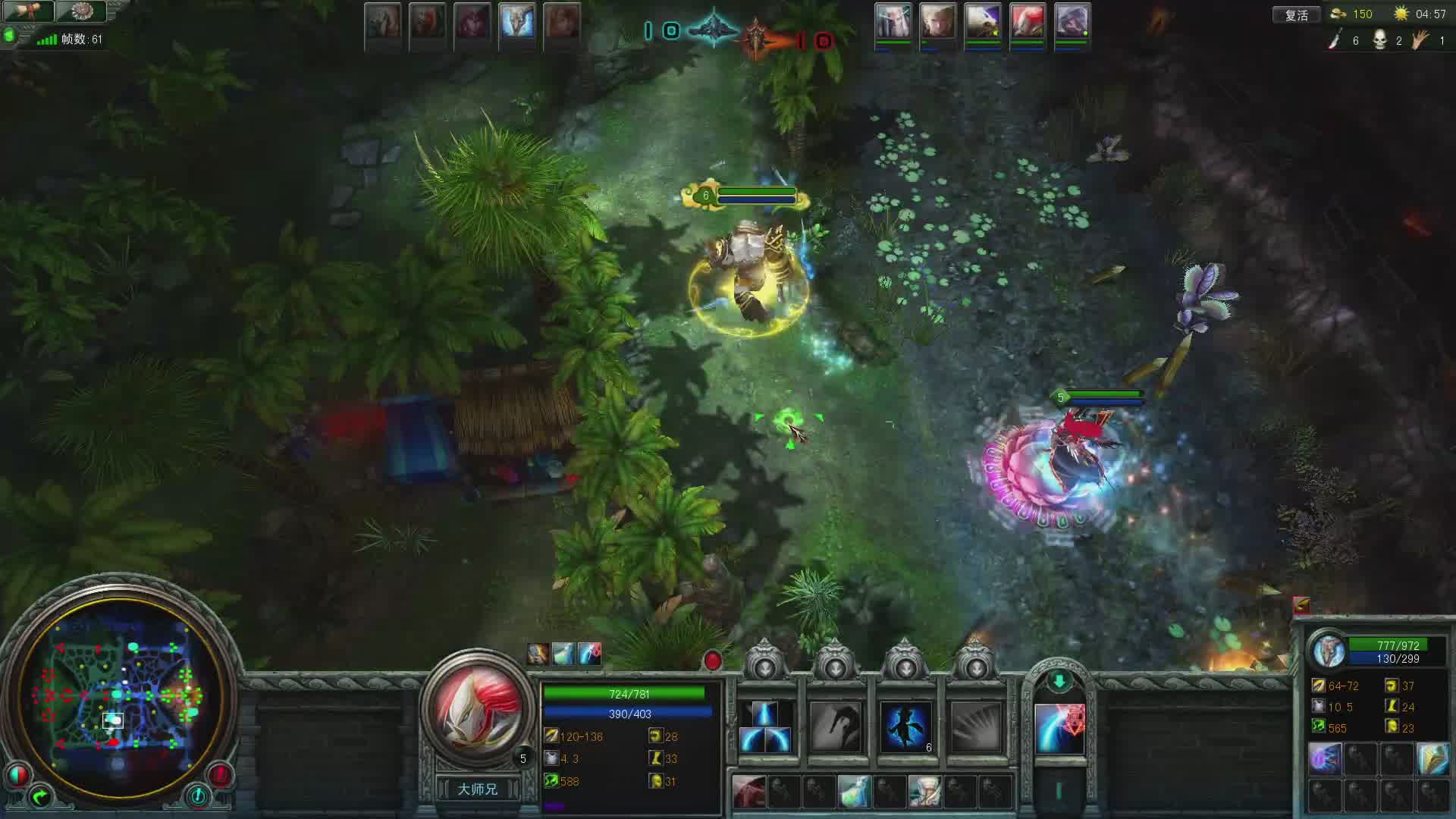This screenshot has height=819, width=1456.
Task: Select the highlighted white-blue ally portrait at top
Action: click(x=517, y=21)
